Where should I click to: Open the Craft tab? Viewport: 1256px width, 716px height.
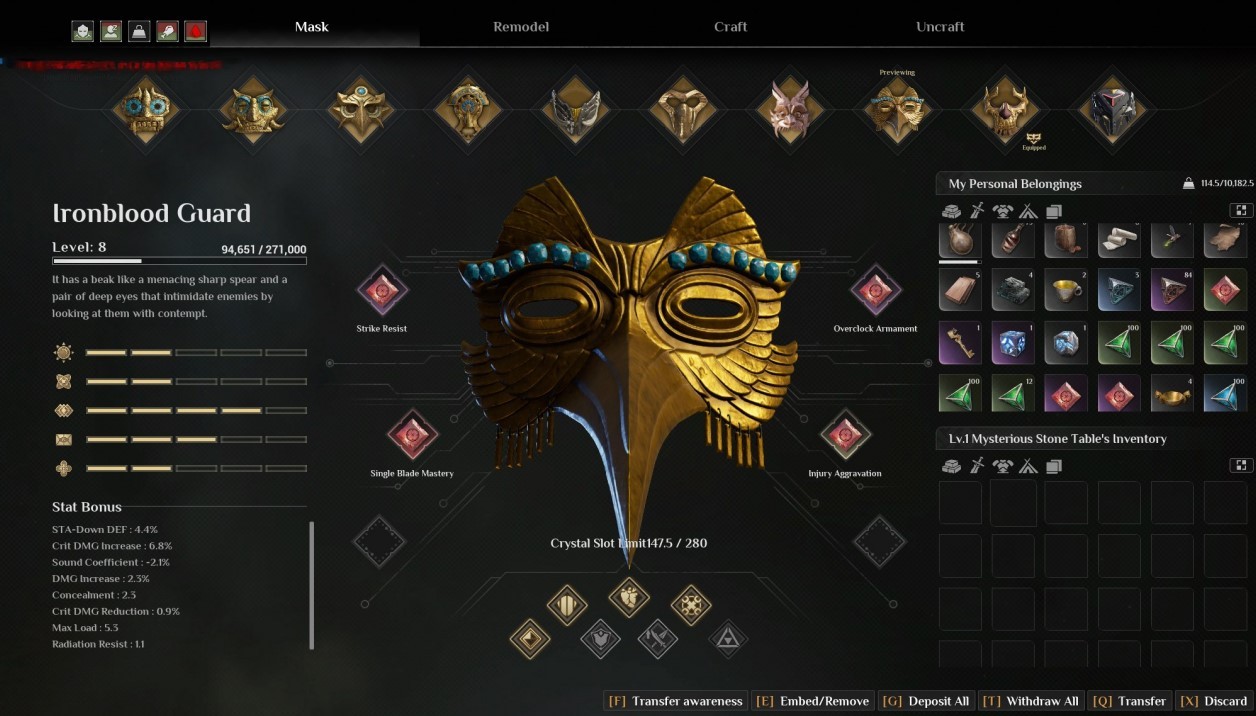click(x=730, y=27)
